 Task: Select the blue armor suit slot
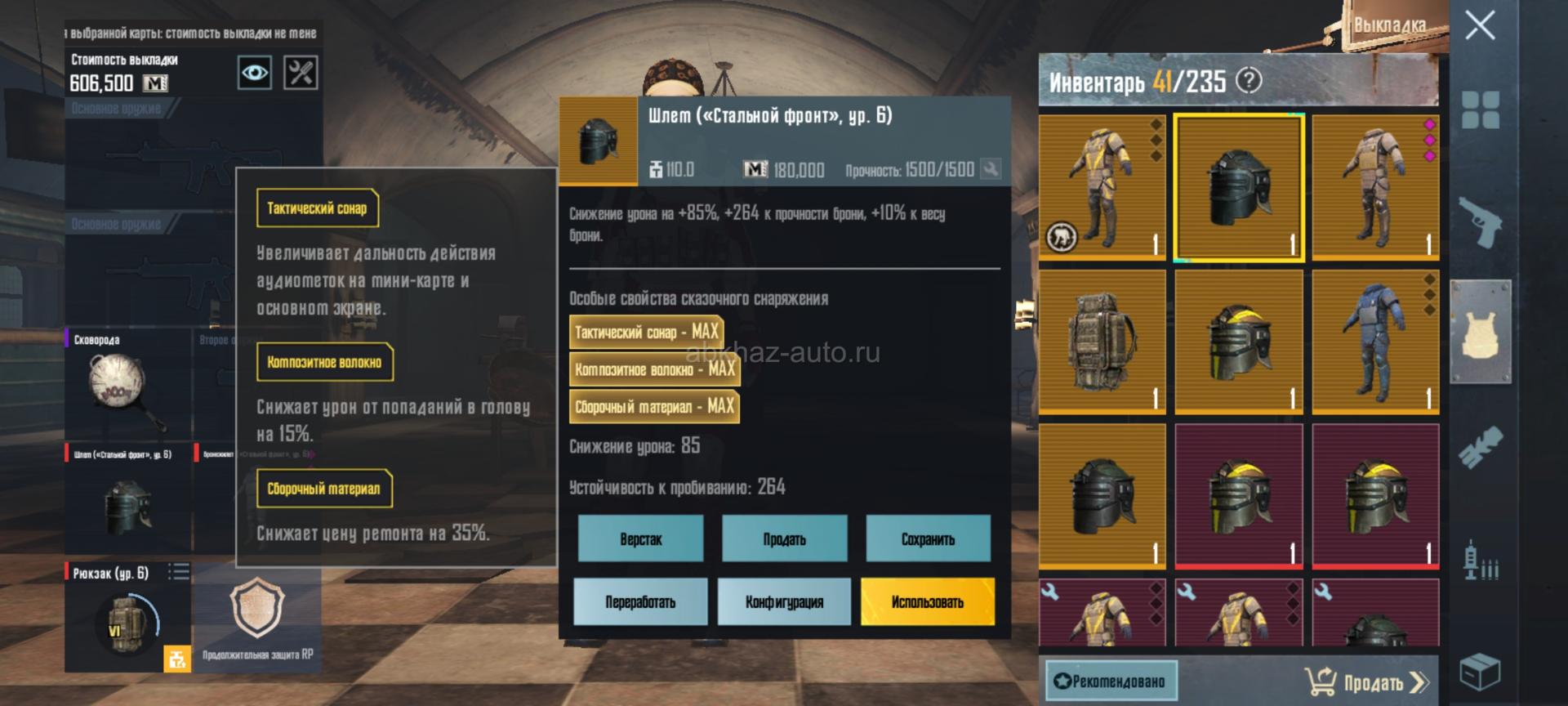click(x=1375, y=342)
